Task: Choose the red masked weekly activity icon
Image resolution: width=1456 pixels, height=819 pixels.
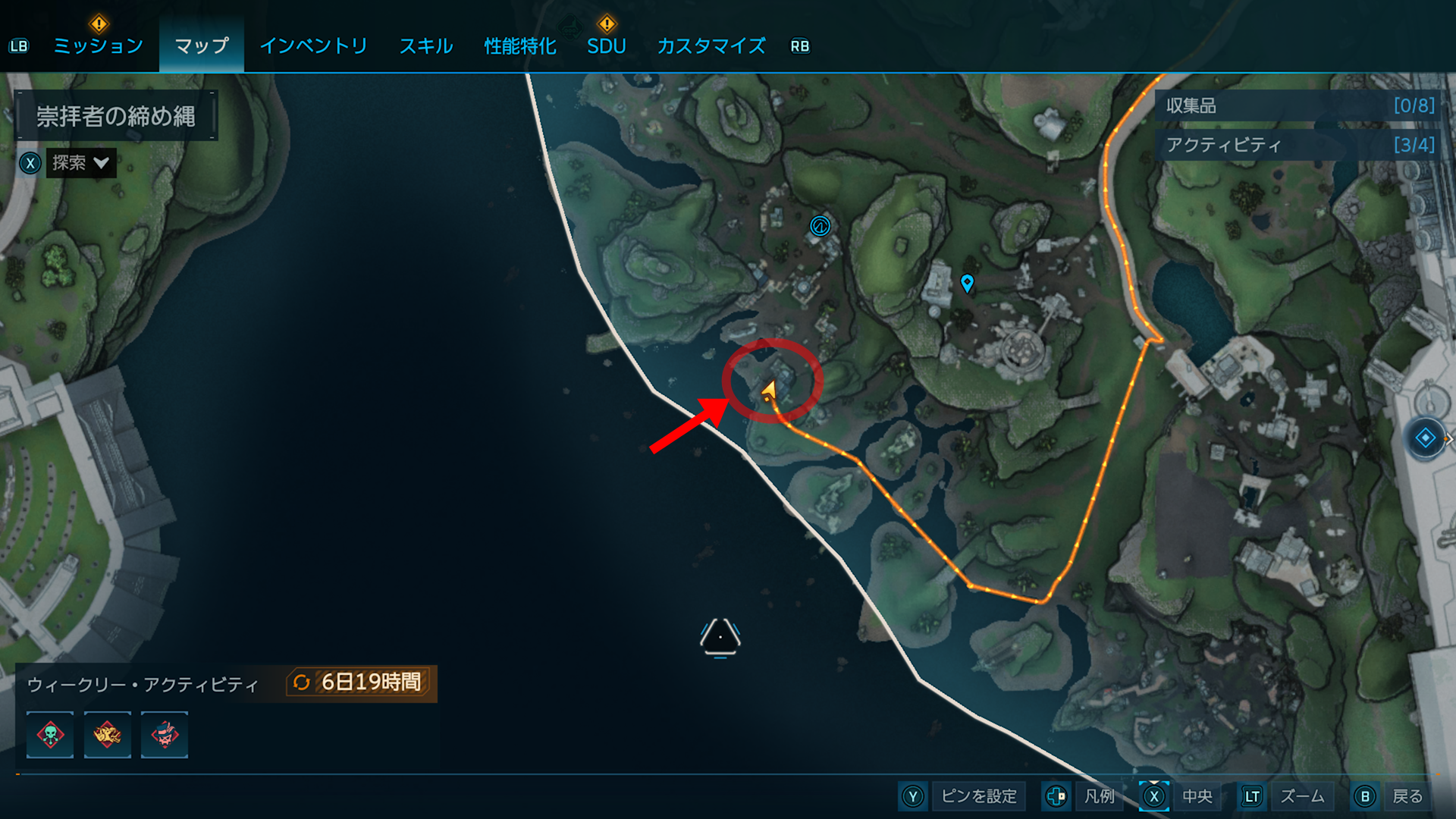Action: pyautogui.click(x=164, y=735)
